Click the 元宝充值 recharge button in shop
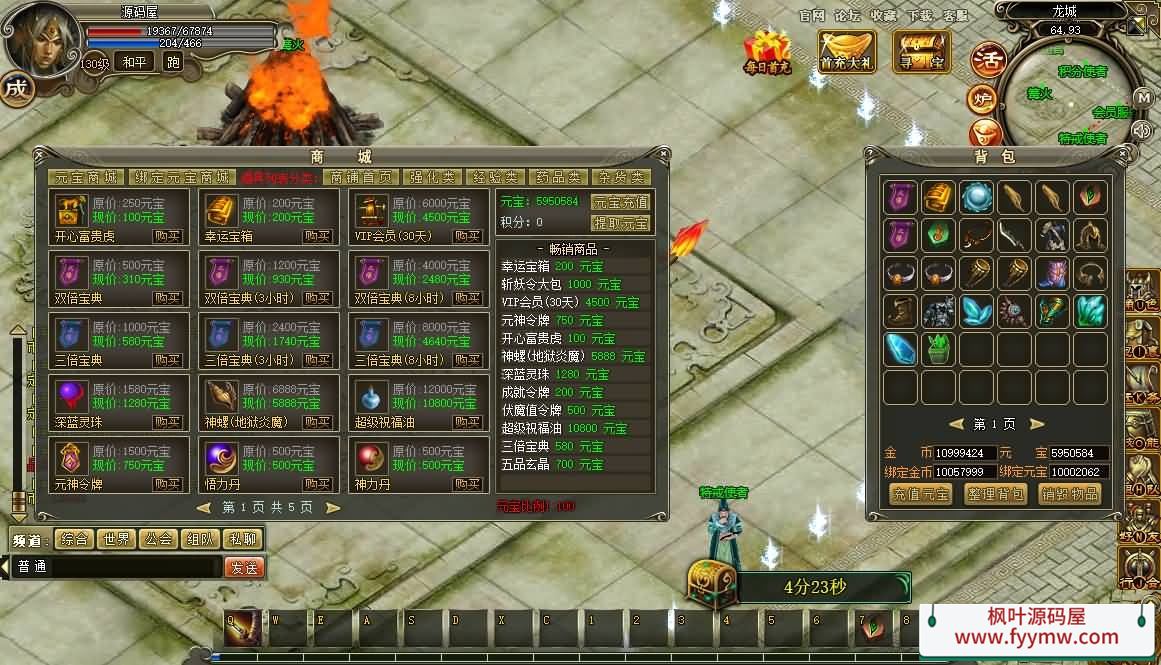 coord(621,202)
